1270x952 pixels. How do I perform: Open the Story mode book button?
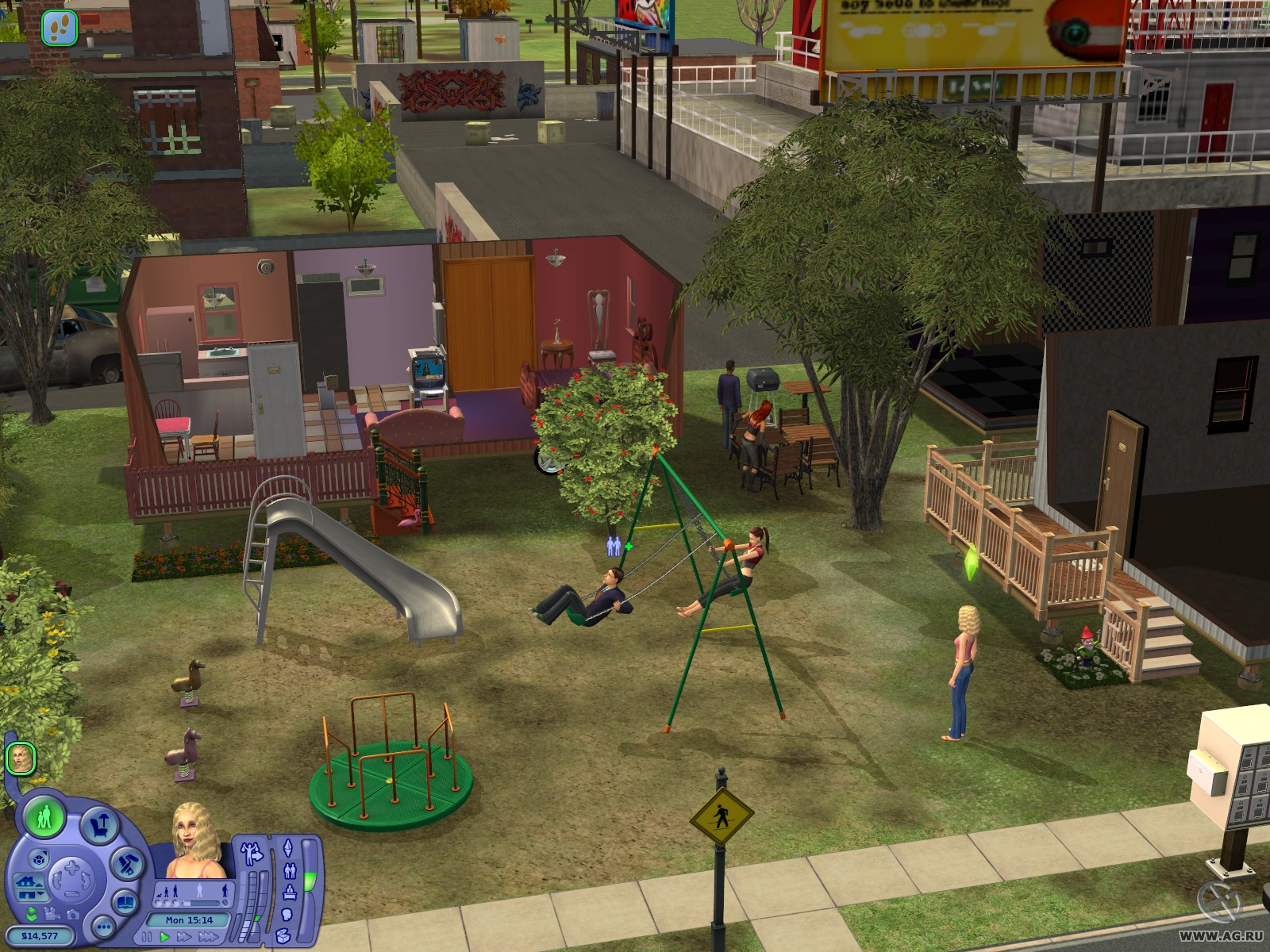[125, 902]
